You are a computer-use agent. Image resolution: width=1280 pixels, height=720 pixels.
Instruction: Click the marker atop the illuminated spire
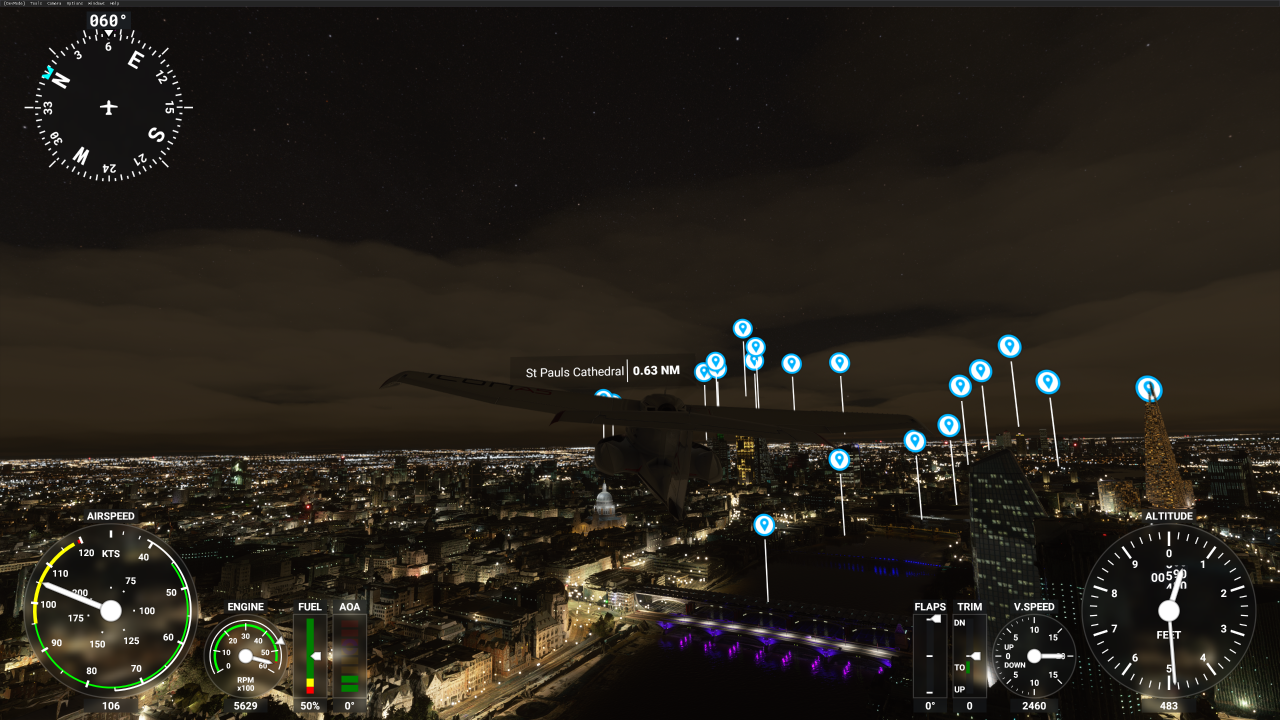click(x=1148, y=388)
